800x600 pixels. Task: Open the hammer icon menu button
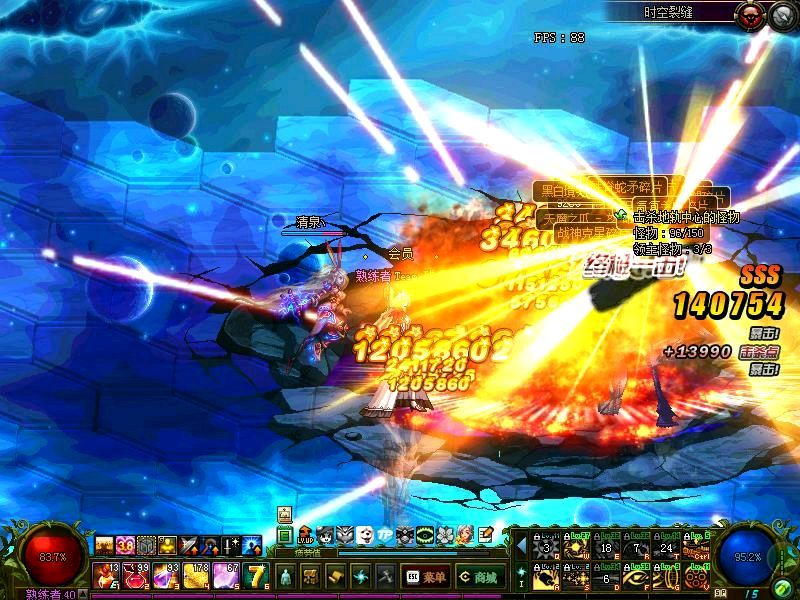385,577
